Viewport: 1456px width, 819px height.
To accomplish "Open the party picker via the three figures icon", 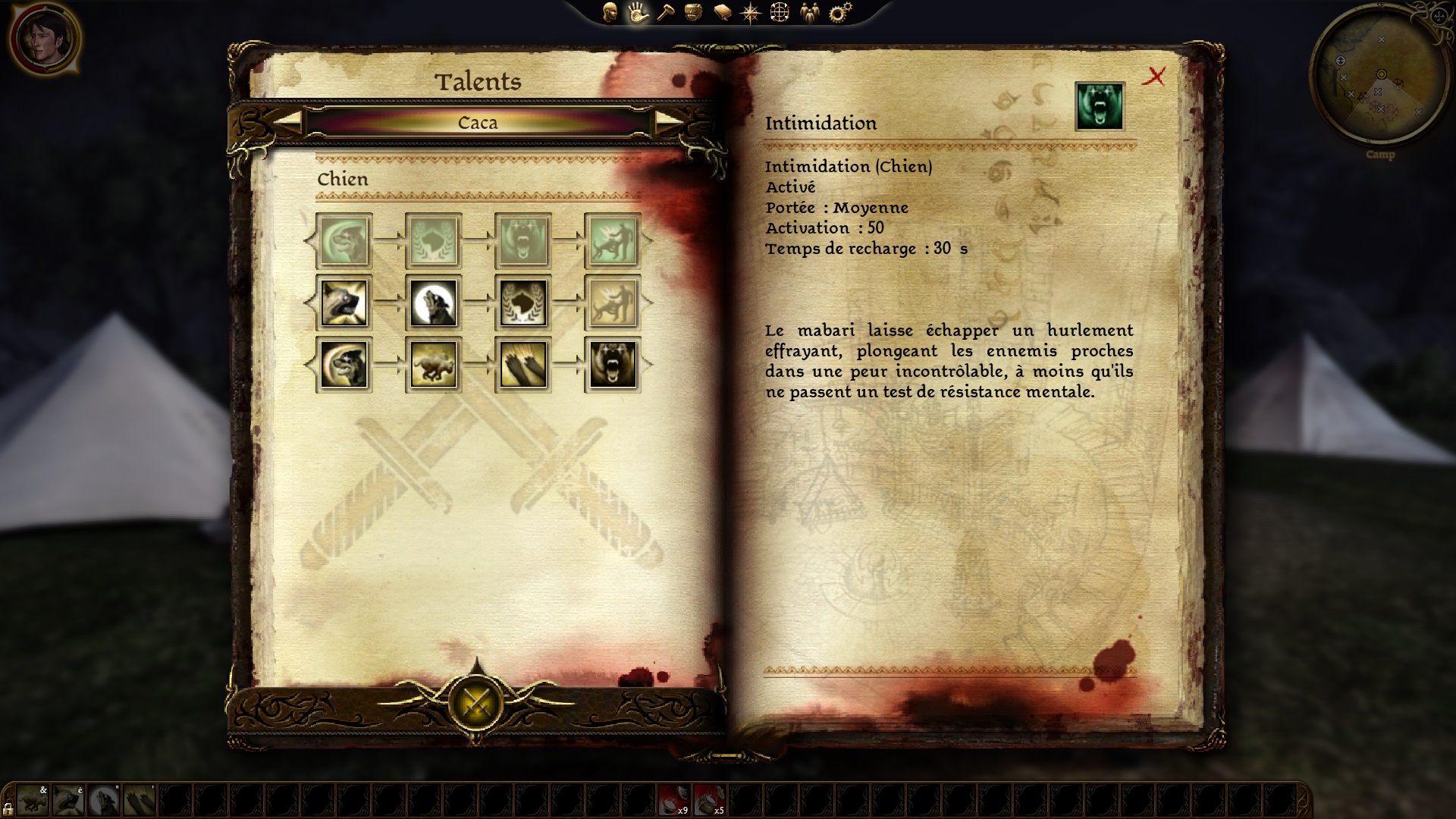I will 810,13.
